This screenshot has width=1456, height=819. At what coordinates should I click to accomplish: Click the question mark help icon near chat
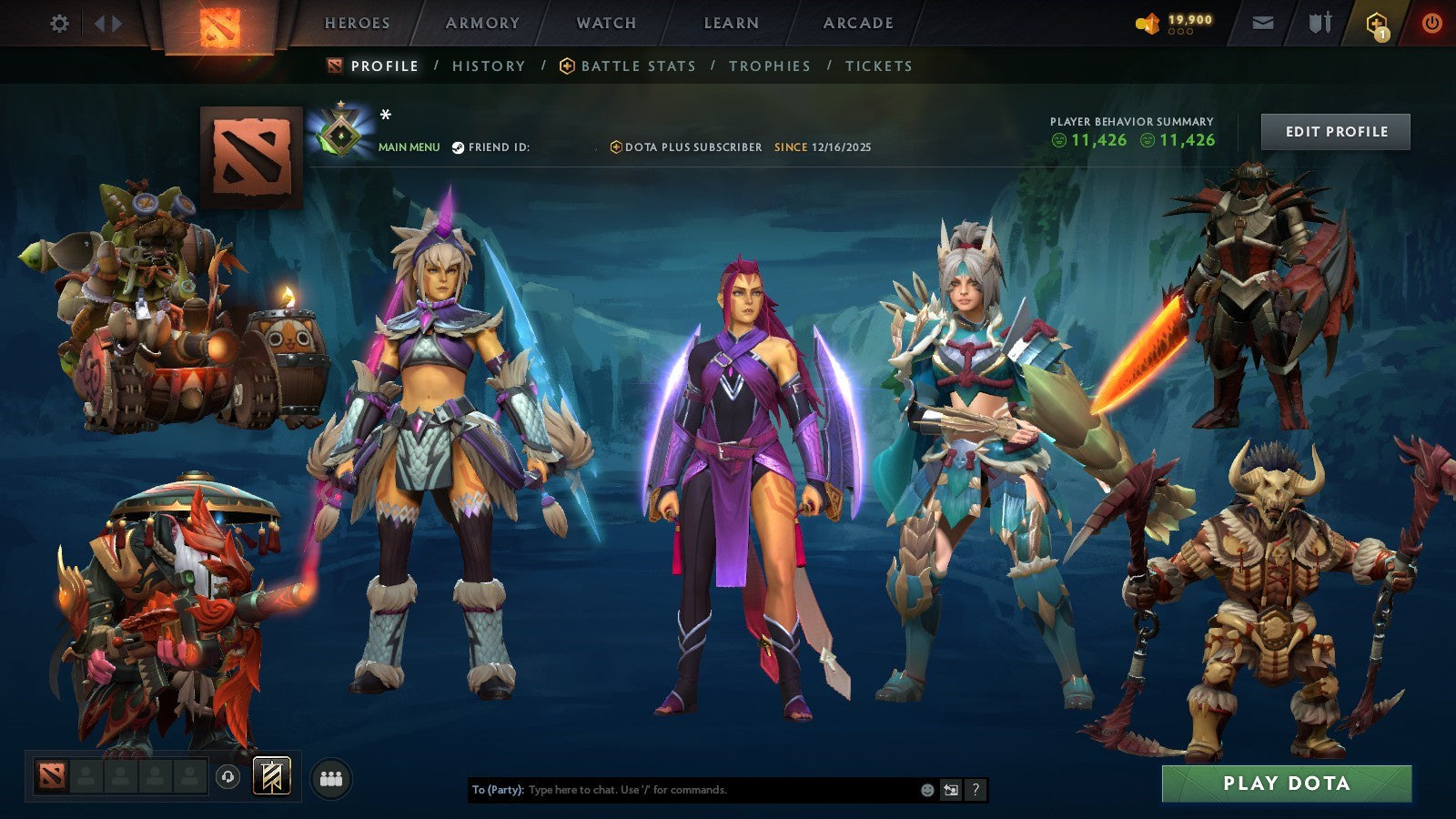click(x=976, y=789)
